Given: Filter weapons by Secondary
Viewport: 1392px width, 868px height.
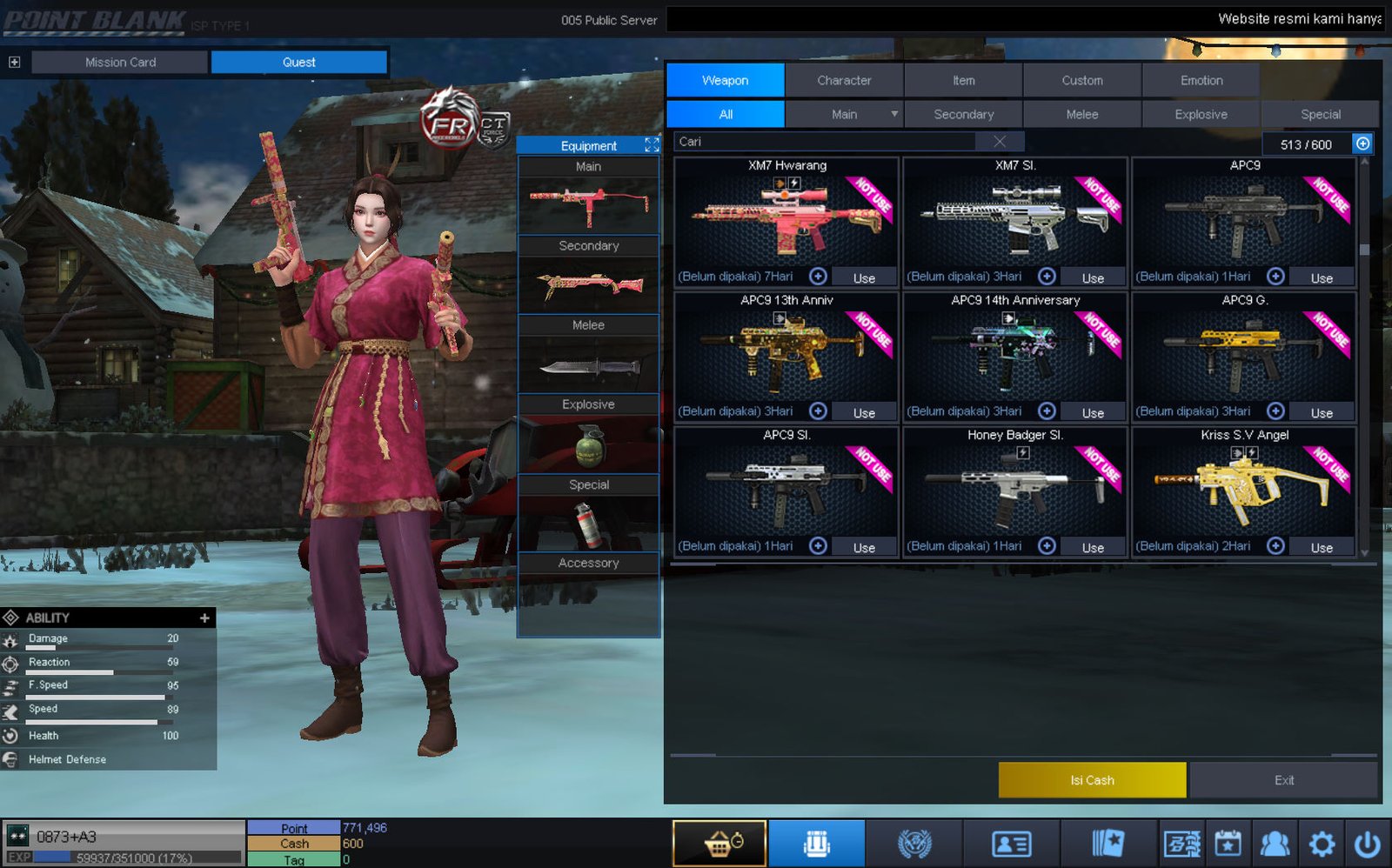Looking at the screenshot, I should pyautogui.click(x=963, y=114).
